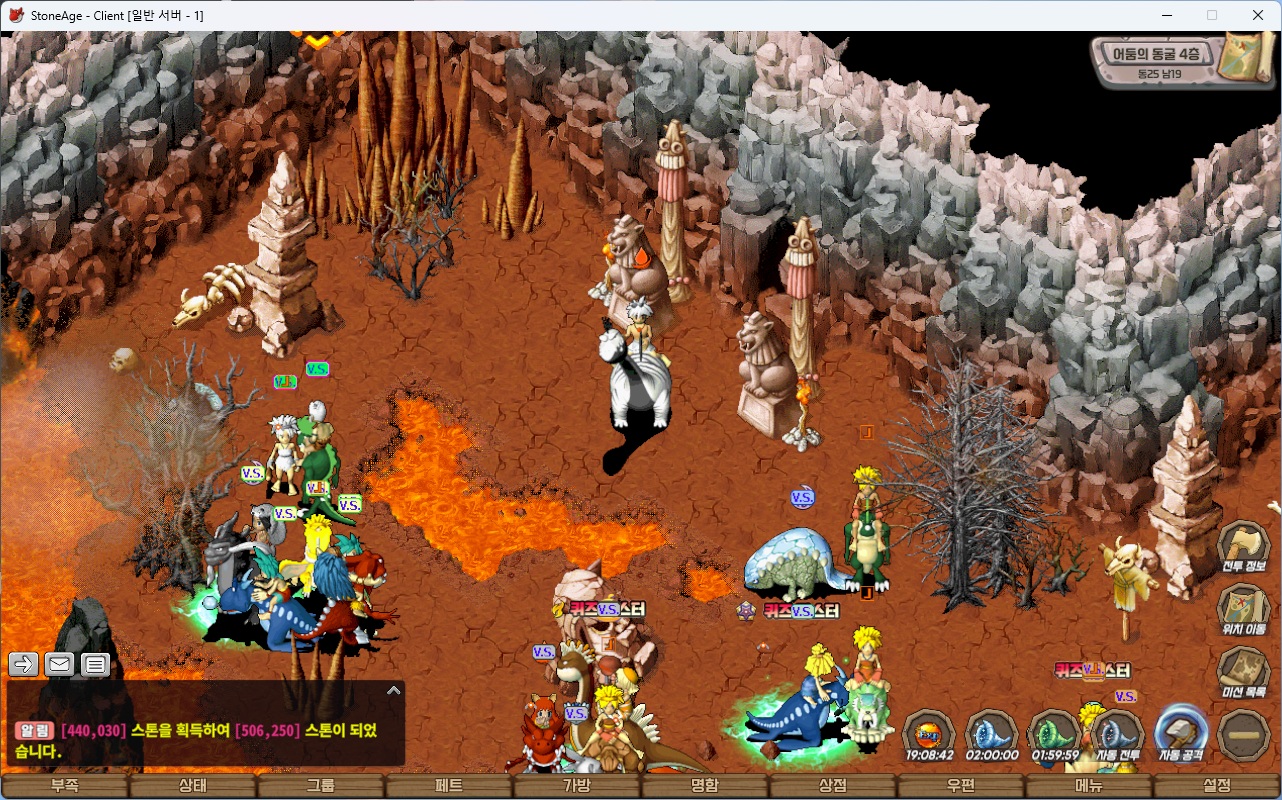This screenshot has width=1282, height=800.
Task: Open the 우편 (mail) menu
Action: pyautogui.click(x=961, y=786)
